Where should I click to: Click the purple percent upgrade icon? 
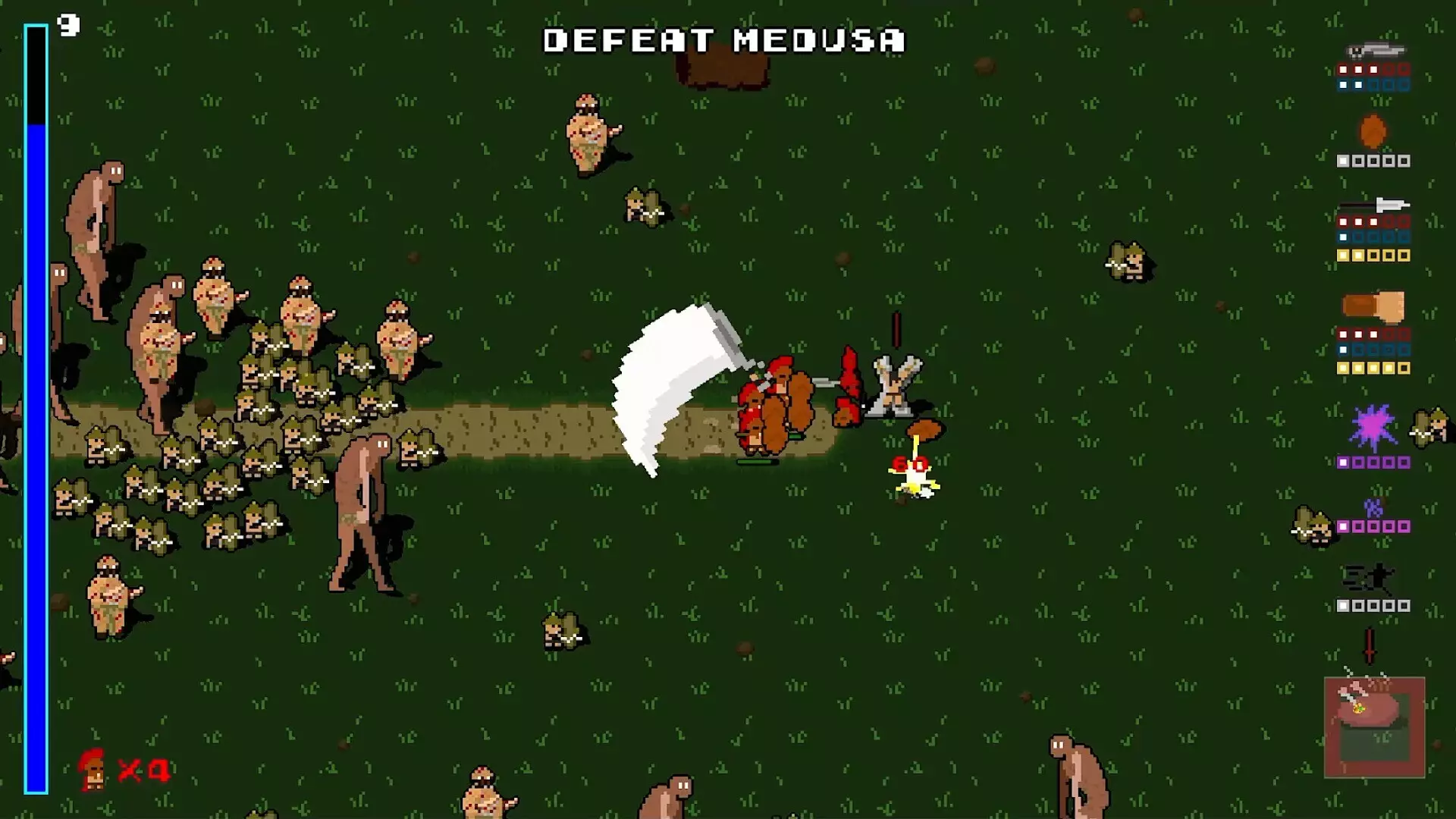point(1373,507)
